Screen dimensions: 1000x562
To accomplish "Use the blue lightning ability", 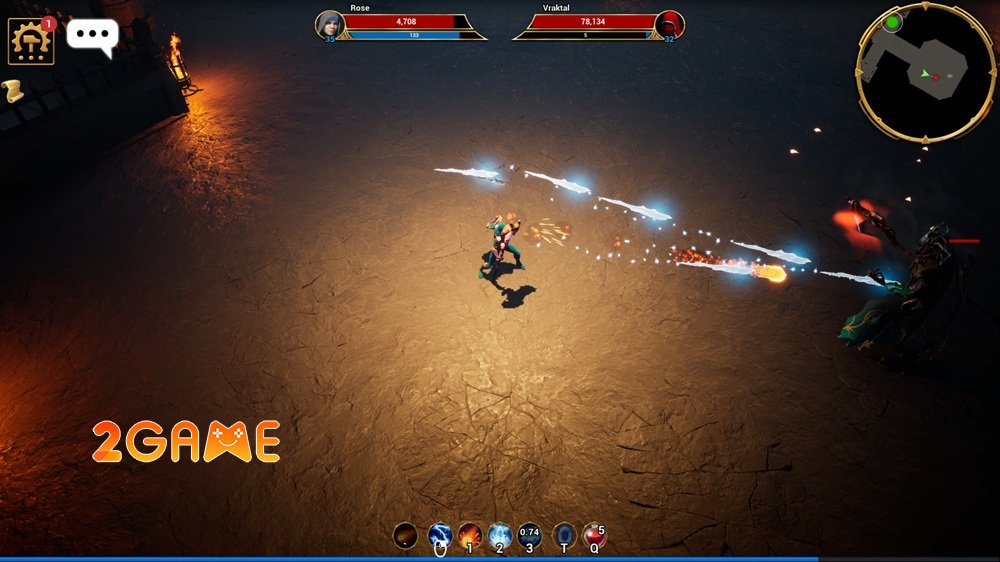I will (440, 535).
